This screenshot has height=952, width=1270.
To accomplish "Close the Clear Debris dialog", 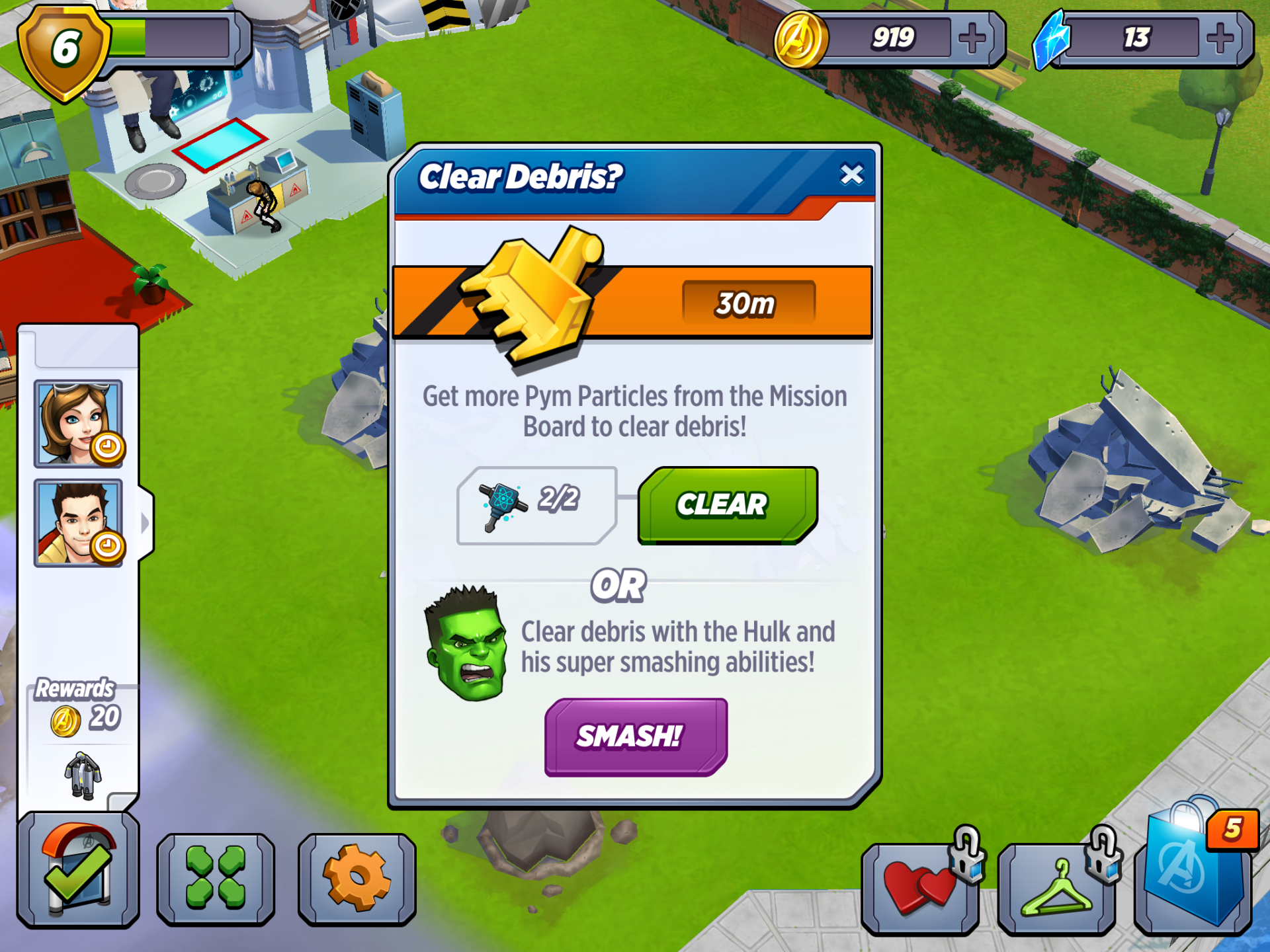I will click(851, 175).
